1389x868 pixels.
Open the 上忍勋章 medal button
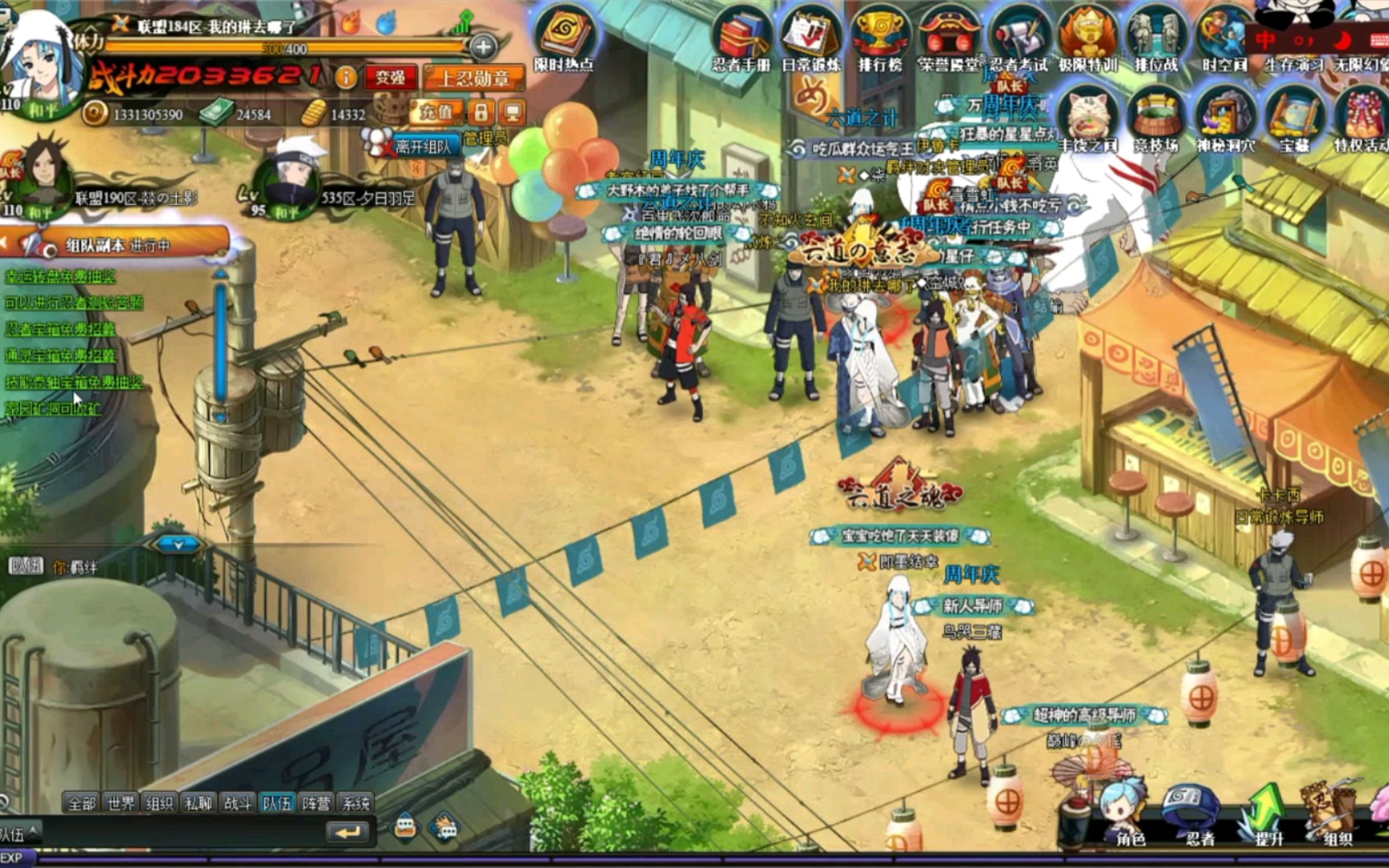473,78
